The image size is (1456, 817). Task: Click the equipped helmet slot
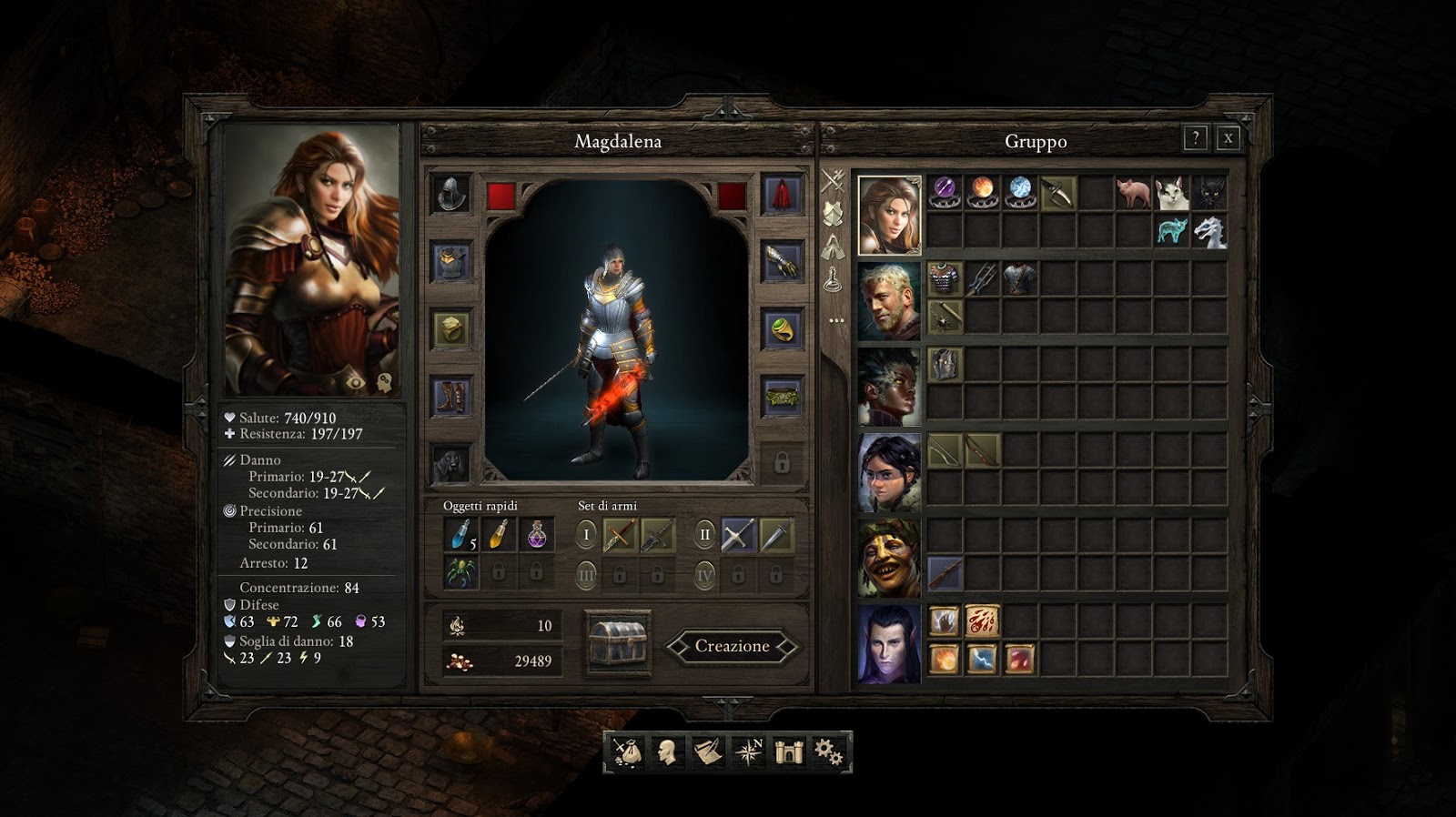(x=451, y=194)
